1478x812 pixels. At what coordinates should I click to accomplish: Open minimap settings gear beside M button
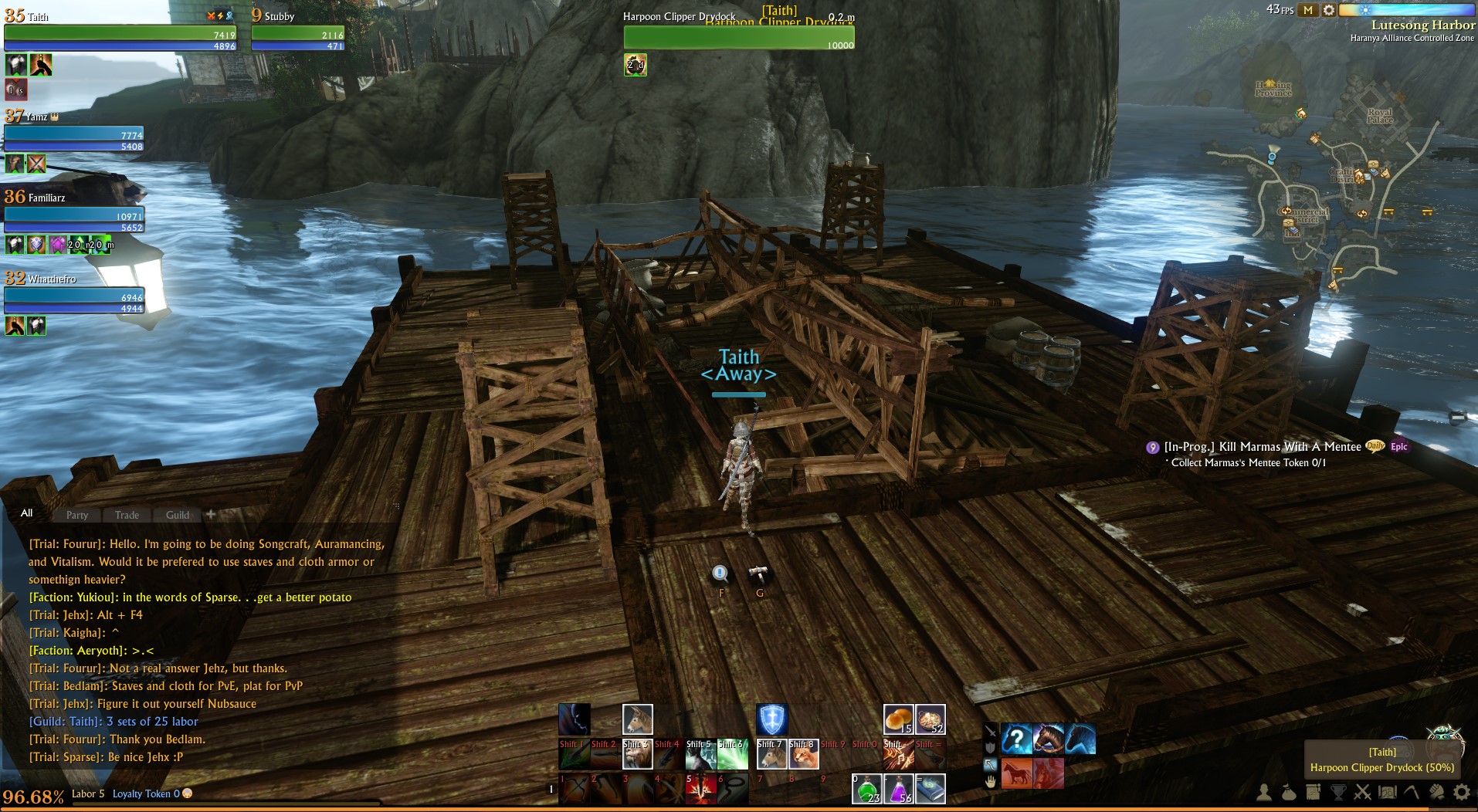click(x=1328, y=10)
